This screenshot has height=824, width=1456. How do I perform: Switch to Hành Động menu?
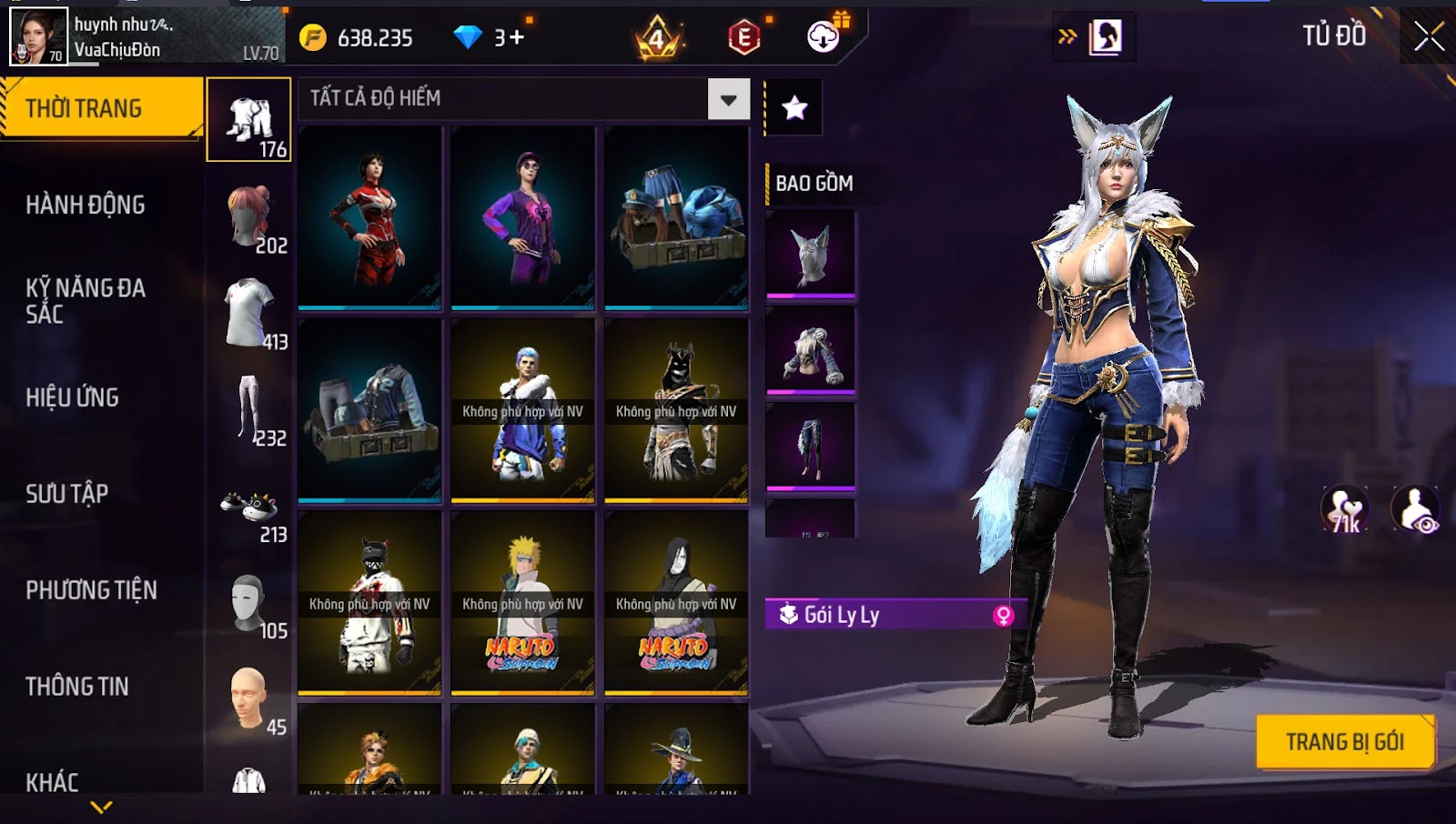86,205
